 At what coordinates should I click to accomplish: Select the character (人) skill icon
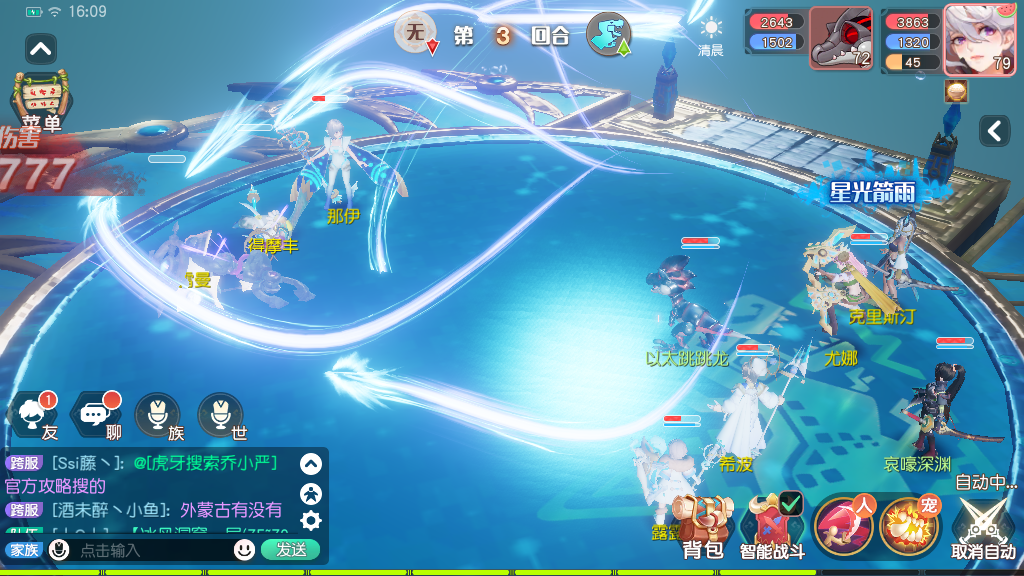(844, 524)
